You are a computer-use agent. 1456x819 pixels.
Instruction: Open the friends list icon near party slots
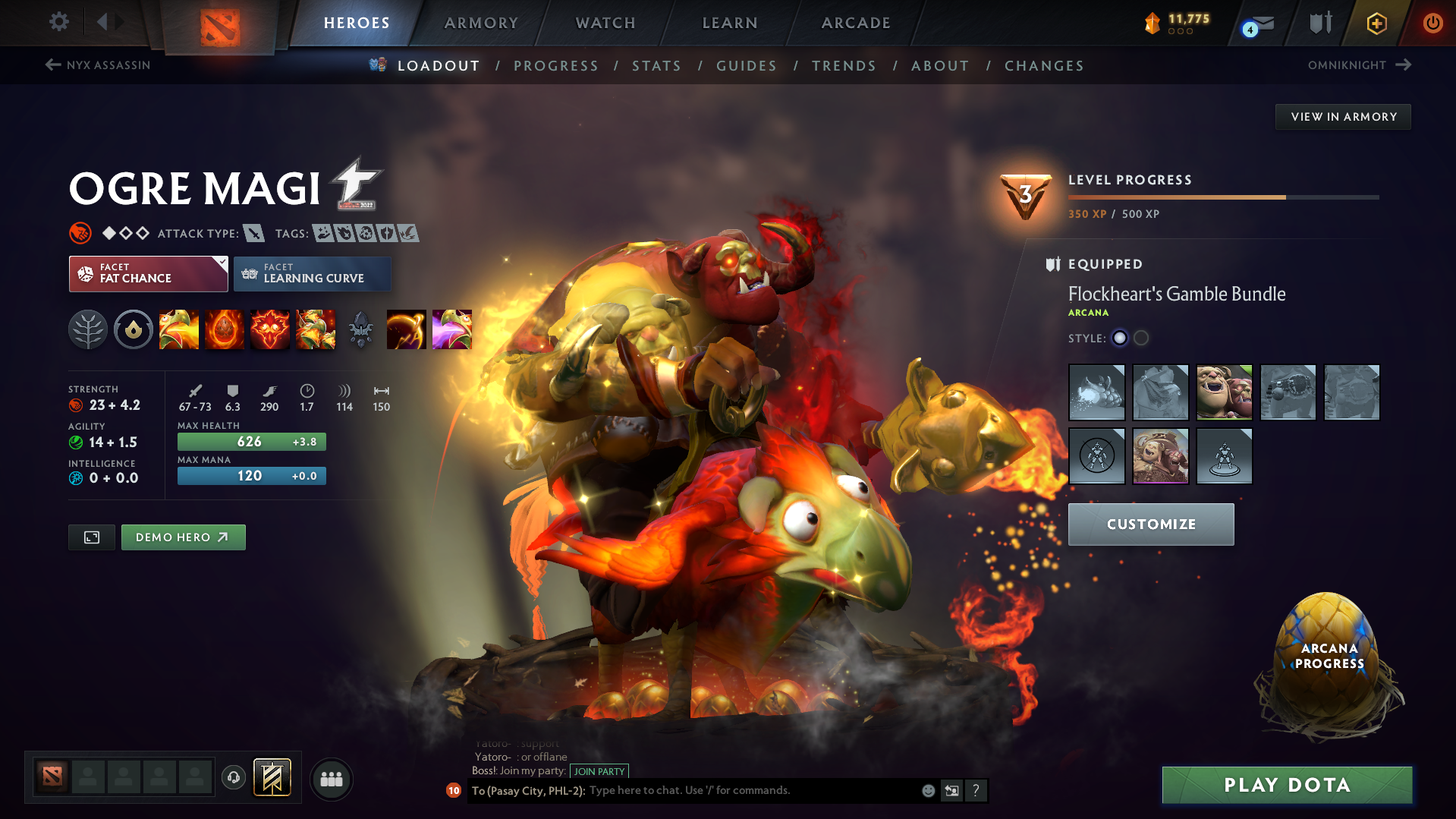click(x=332, y=779)
